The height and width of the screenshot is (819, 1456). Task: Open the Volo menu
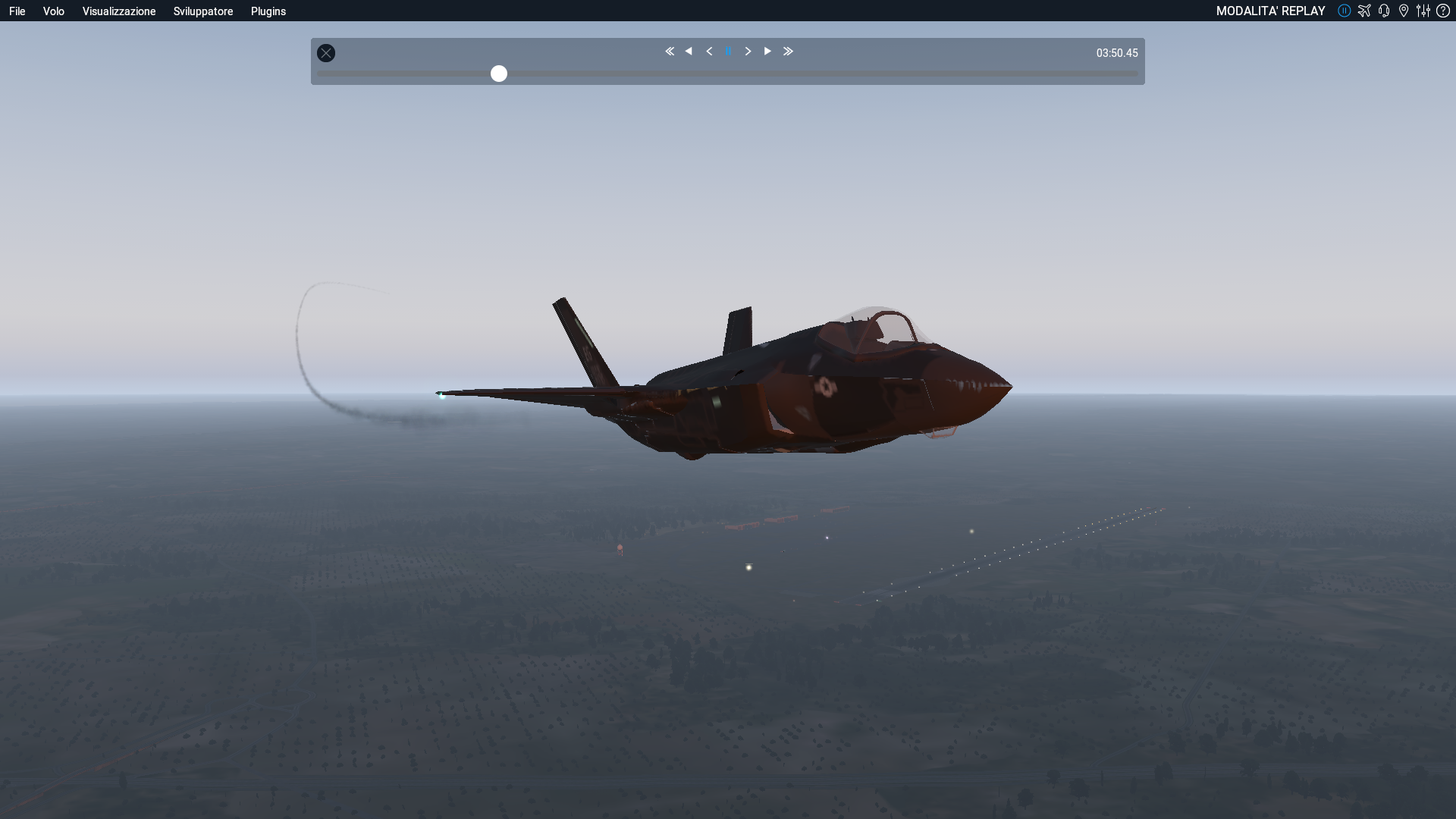click(53, 11)
